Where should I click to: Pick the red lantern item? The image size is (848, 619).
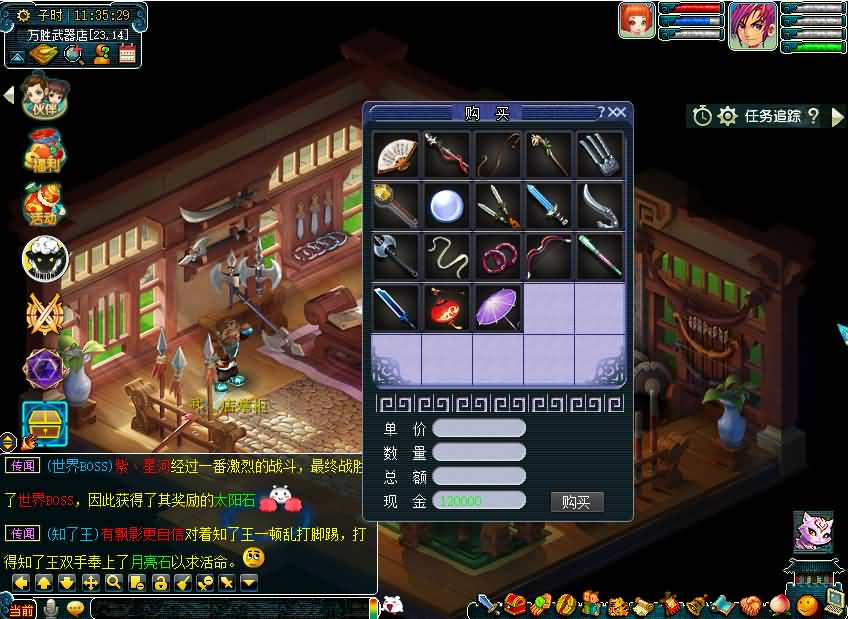tap(447, 307)
